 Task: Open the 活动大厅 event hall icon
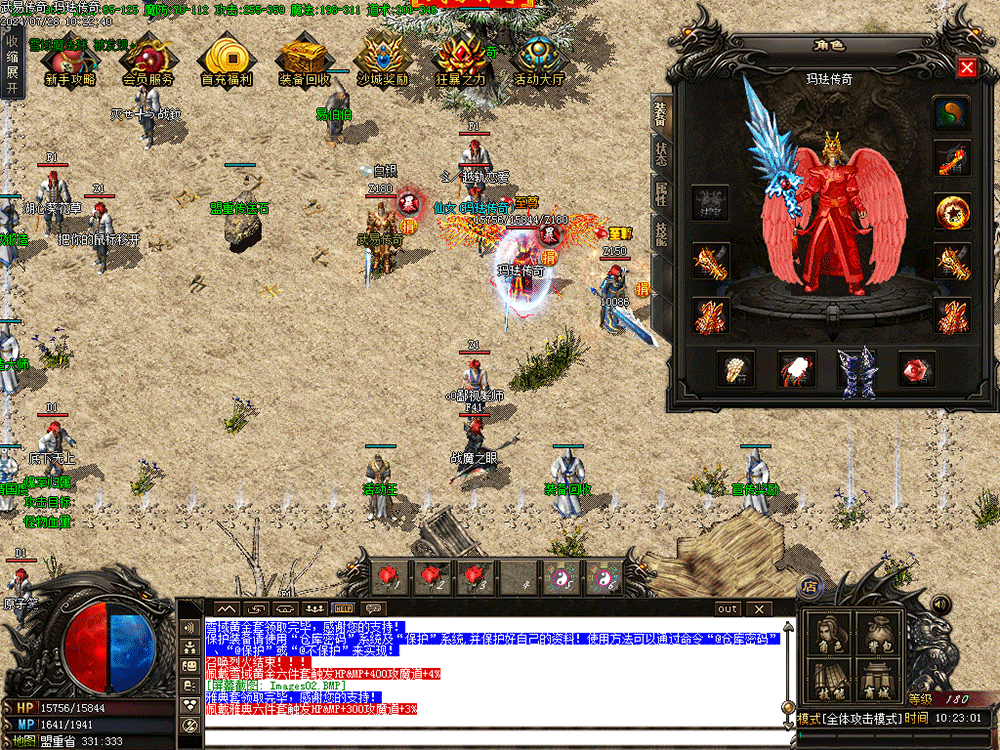[x=539, y=59]
